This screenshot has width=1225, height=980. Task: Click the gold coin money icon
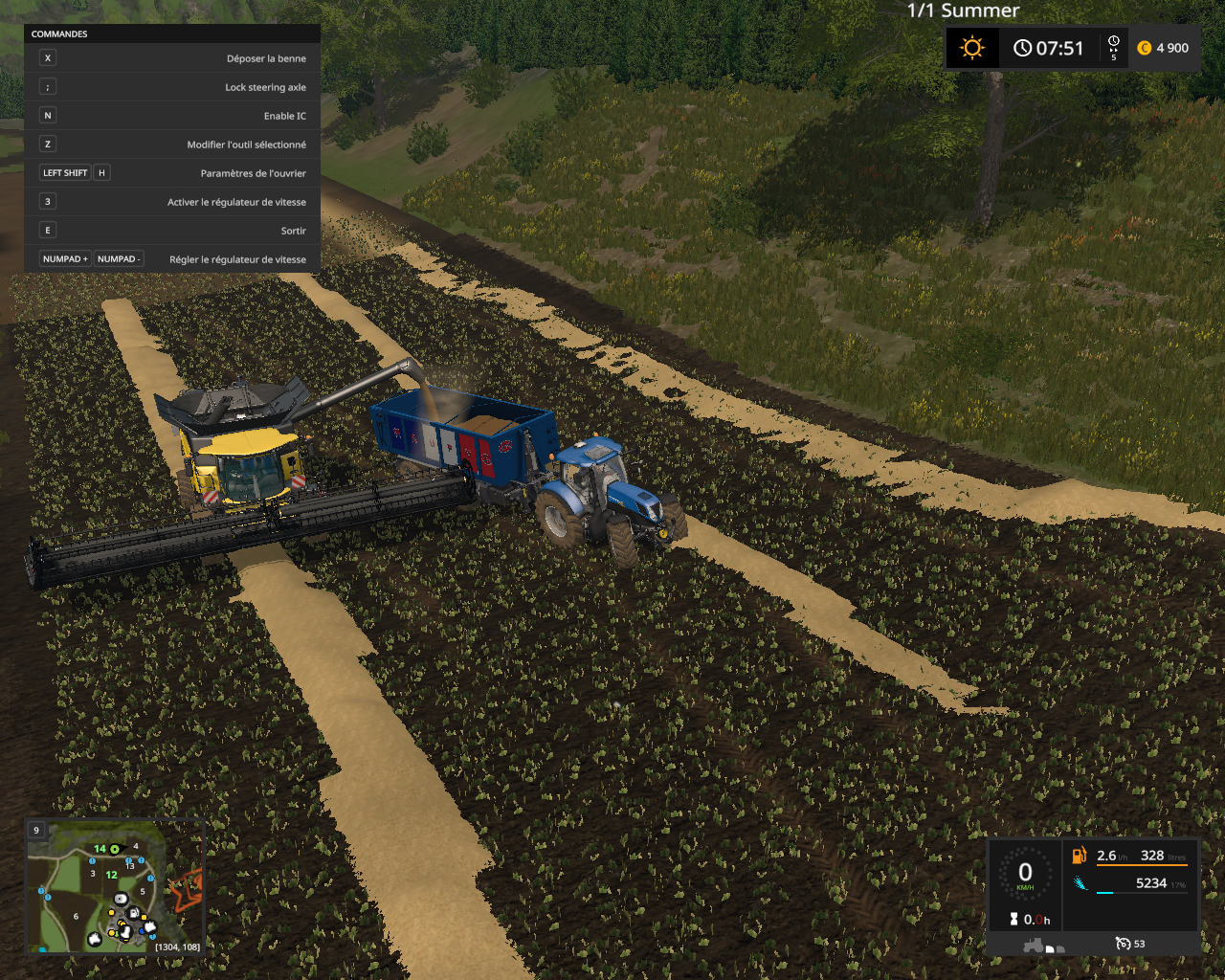[x=1144, y=48]
